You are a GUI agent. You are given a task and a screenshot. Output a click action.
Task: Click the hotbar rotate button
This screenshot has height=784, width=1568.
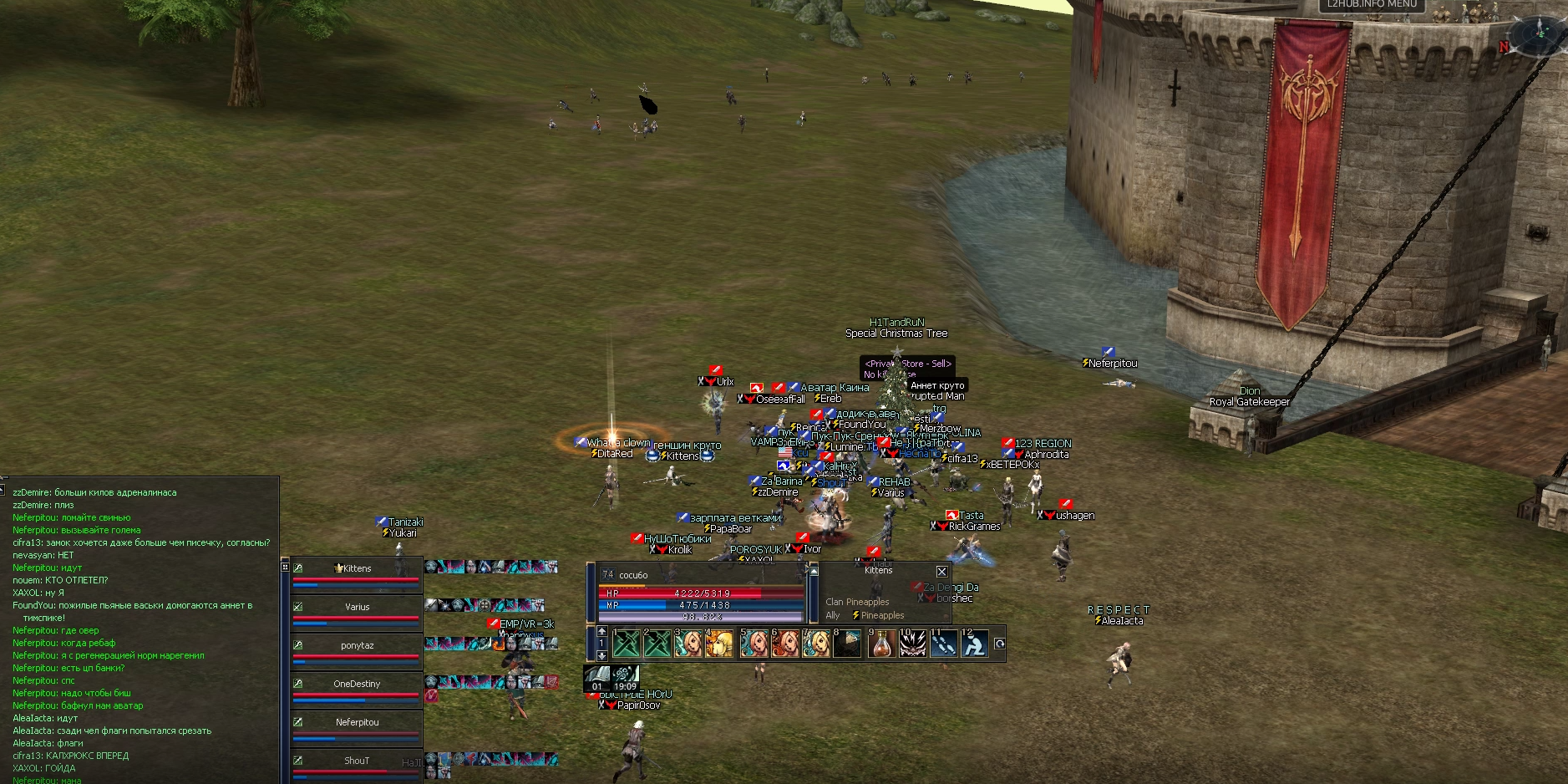tap(999, 644)
